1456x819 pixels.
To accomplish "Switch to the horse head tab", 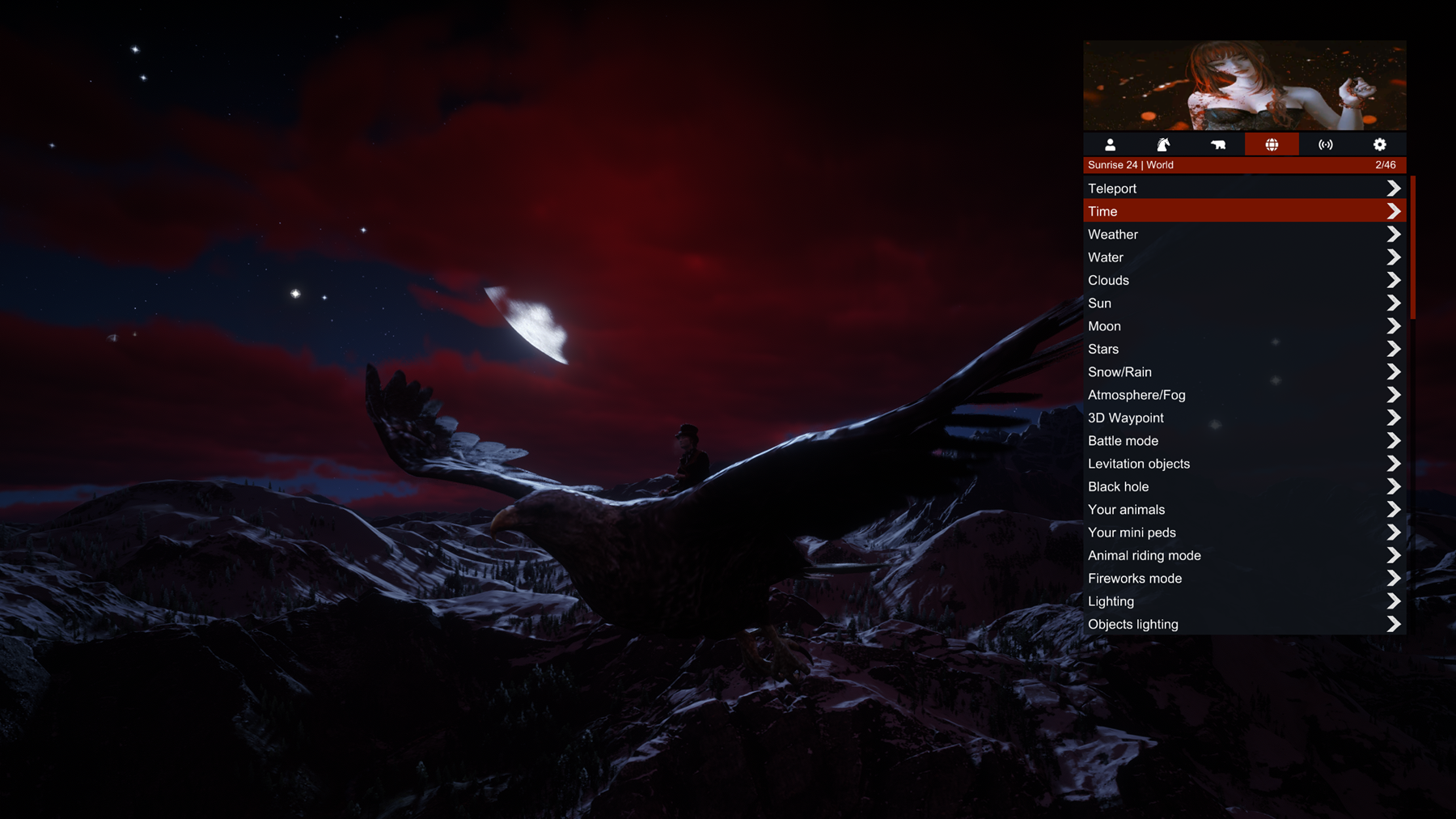I will pos(1164,145).
